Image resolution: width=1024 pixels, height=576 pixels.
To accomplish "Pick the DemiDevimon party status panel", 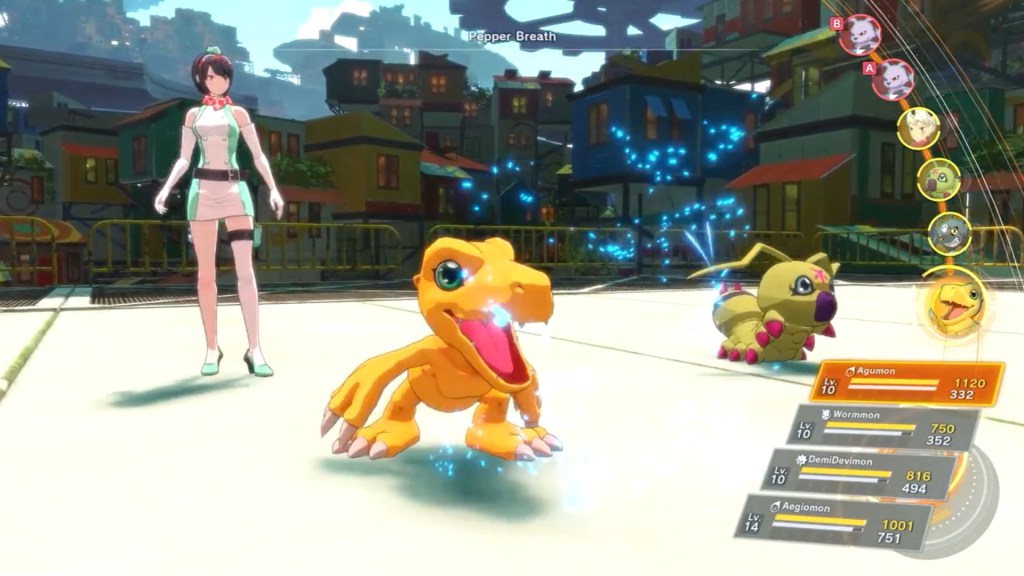I will (x=858, y=473).
